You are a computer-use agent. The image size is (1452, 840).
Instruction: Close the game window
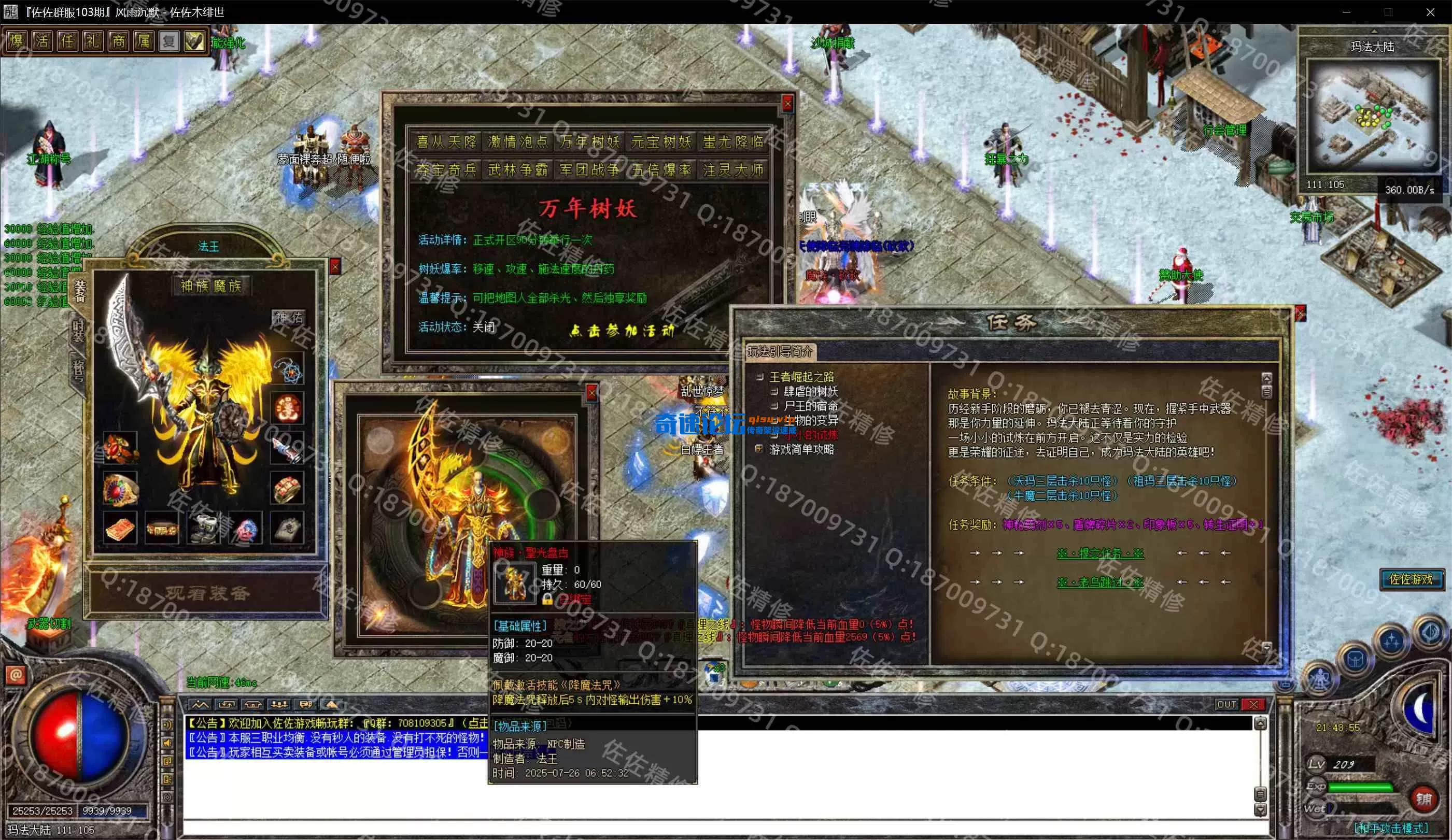1430,12
